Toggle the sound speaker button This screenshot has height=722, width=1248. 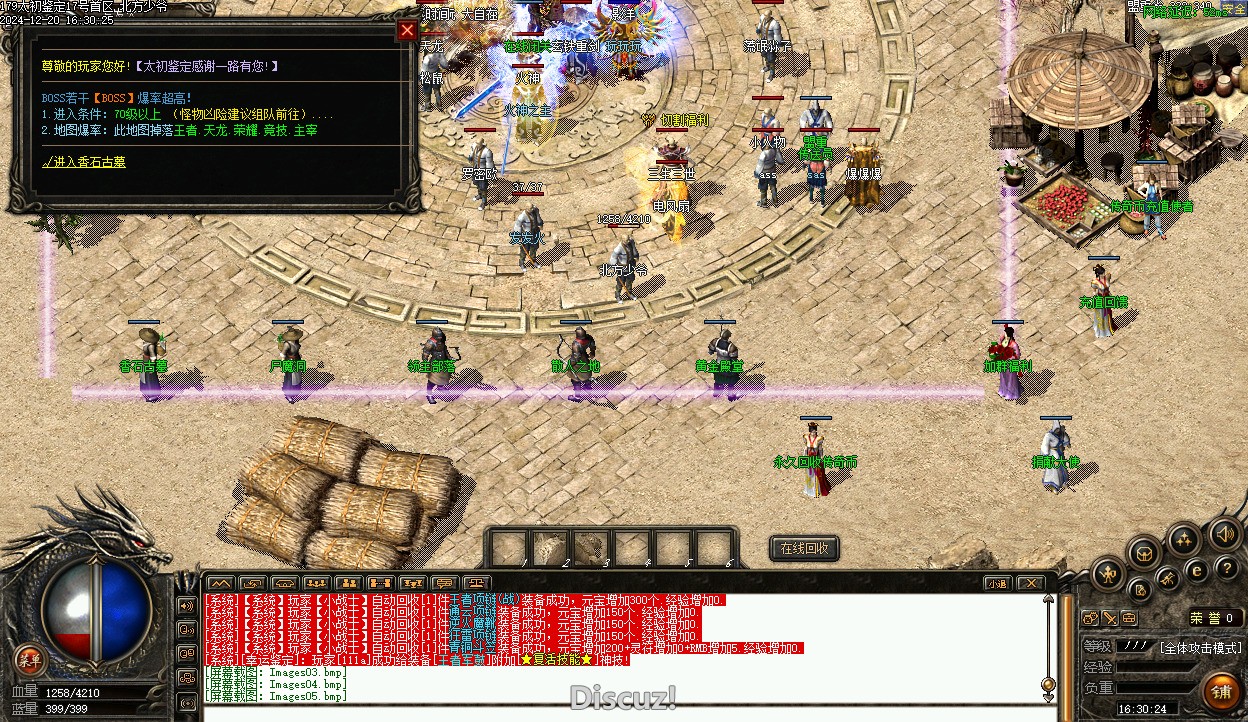point(1224,533)
